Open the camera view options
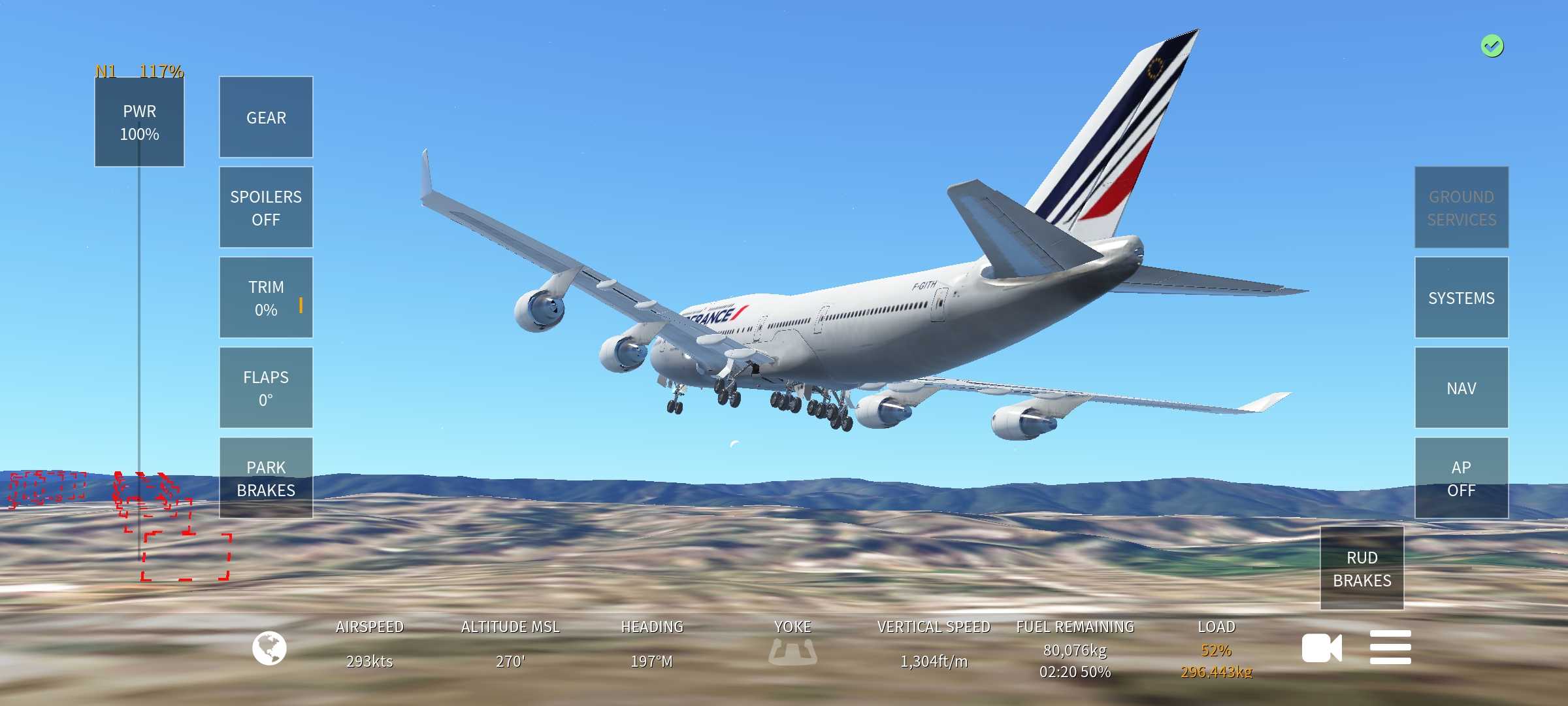 click(1321, 648)
